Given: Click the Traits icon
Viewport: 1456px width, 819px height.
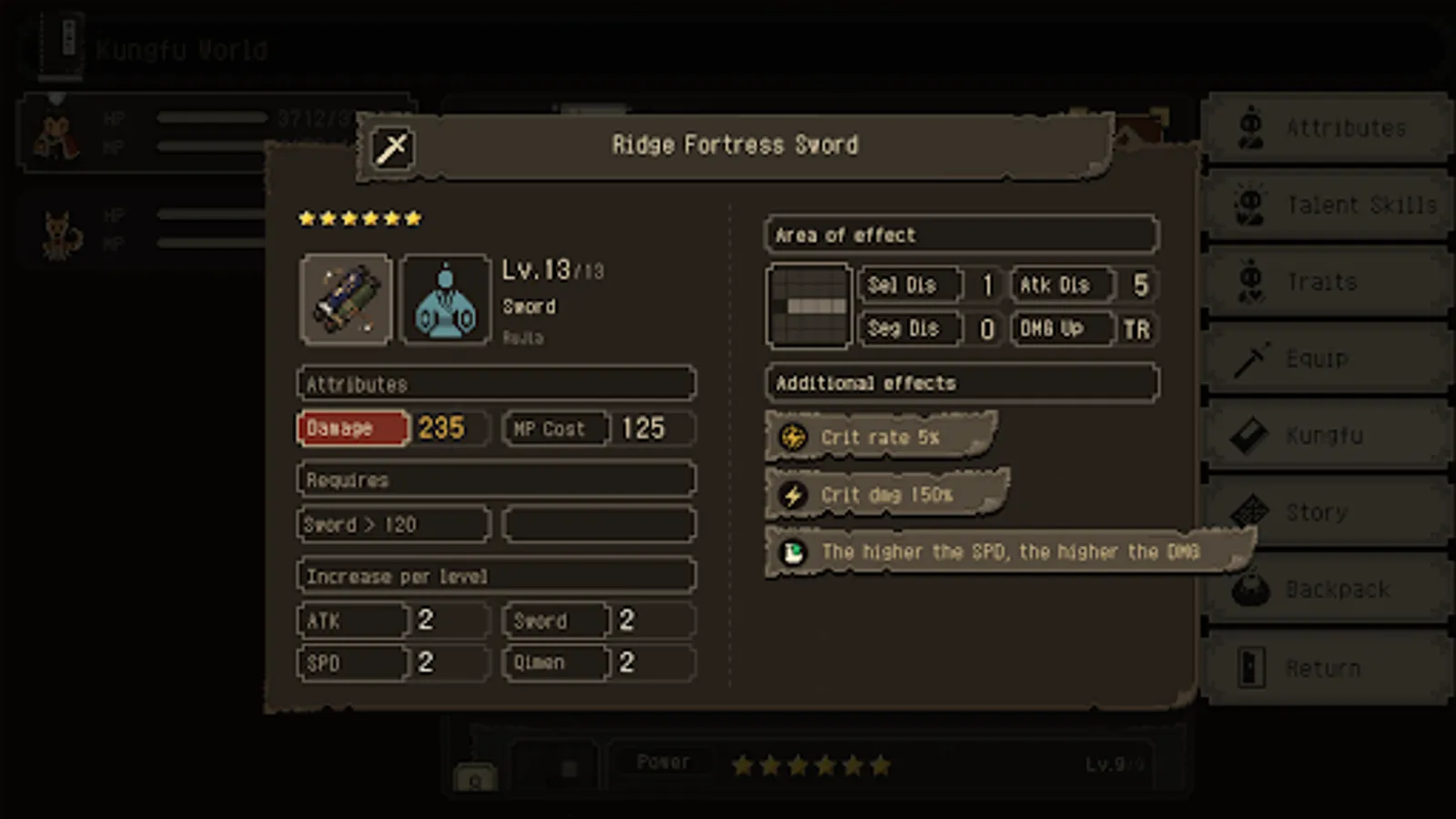Looking at the screenshot, I should [x=1251, y=282].
